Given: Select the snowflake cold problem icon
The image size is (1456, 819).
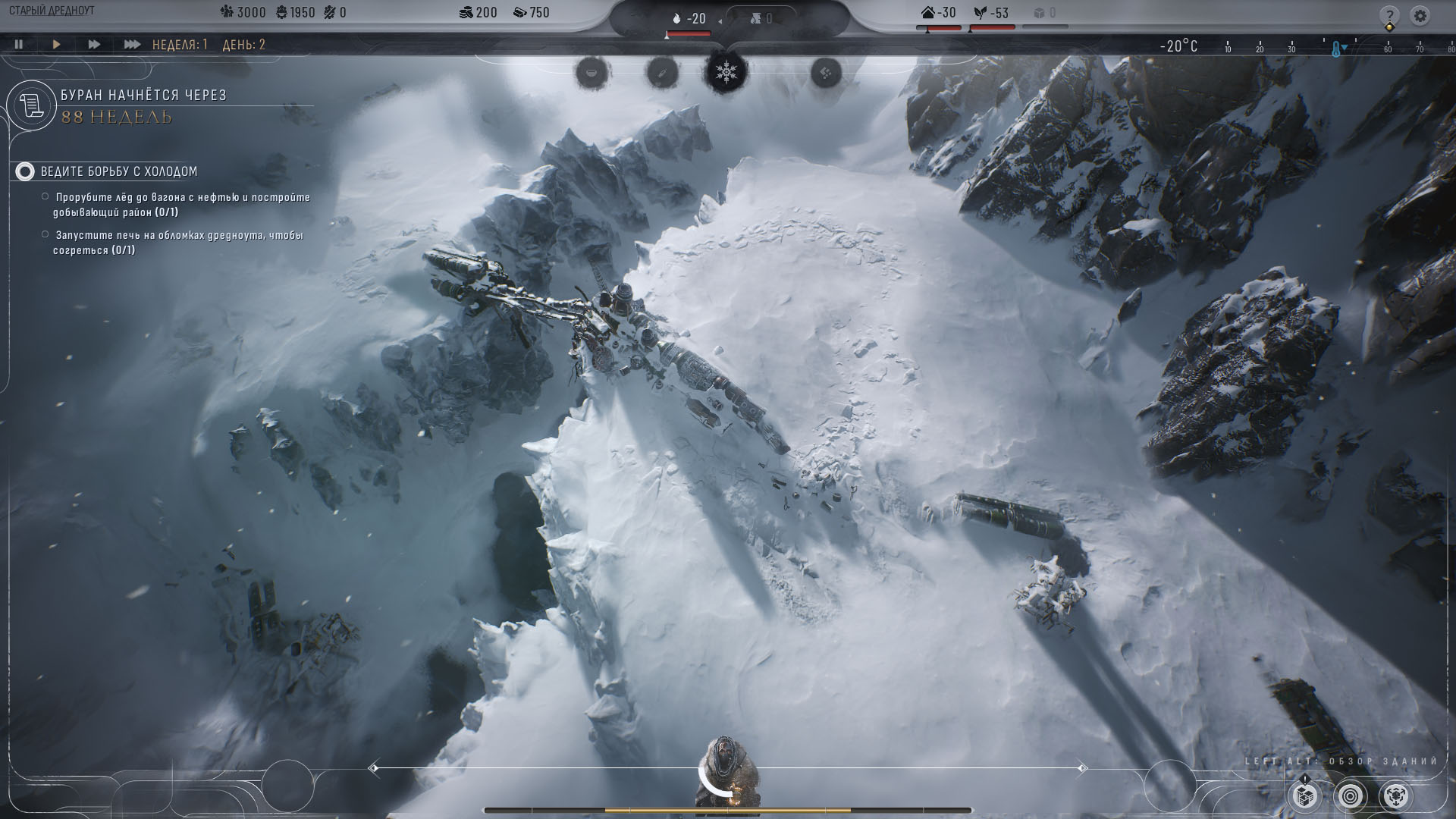Looking at the screenshot, I should 726,73.
